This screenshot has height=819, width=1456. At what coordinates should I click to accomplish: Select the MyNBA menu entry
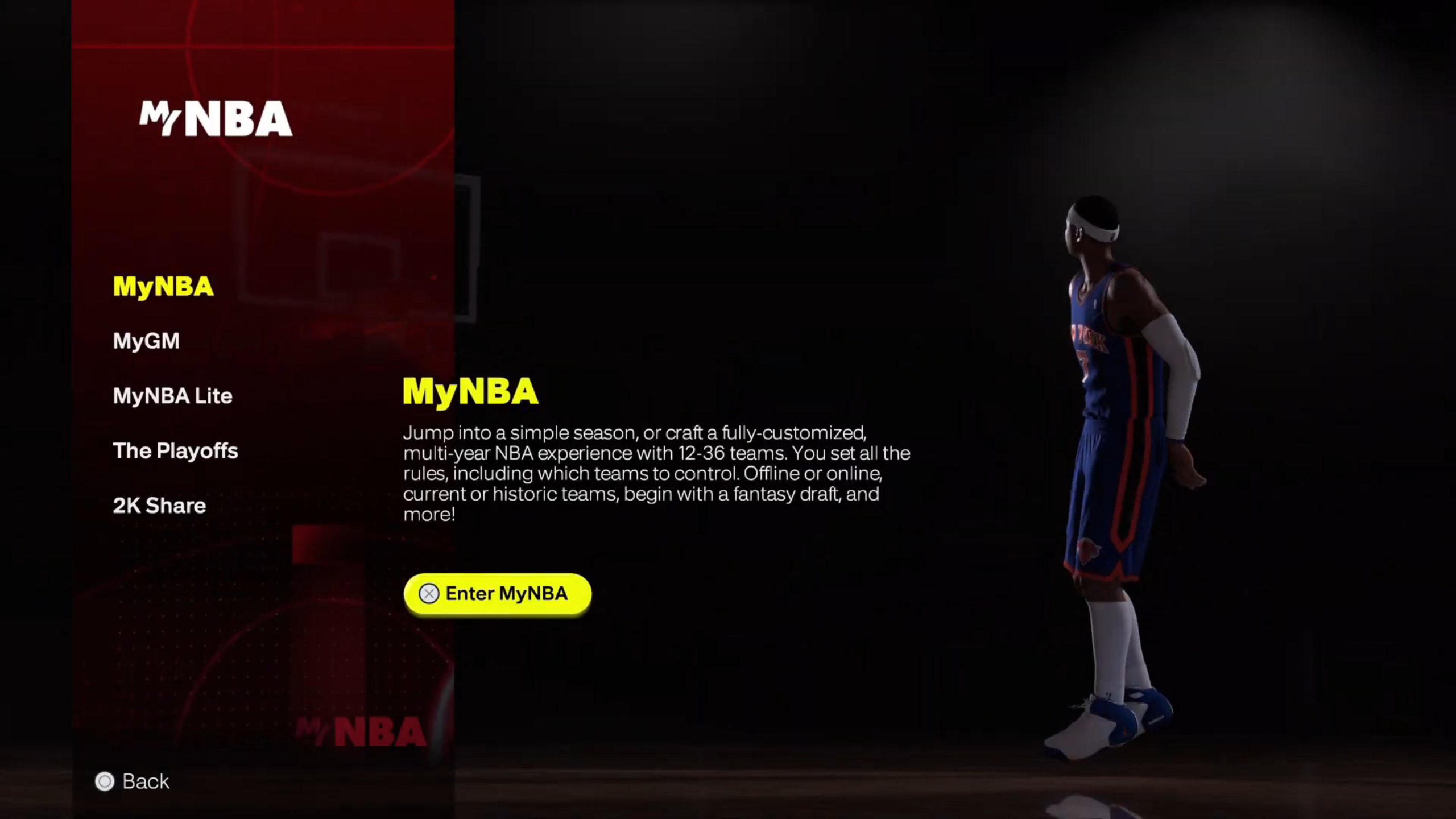[x=163, y=287]
